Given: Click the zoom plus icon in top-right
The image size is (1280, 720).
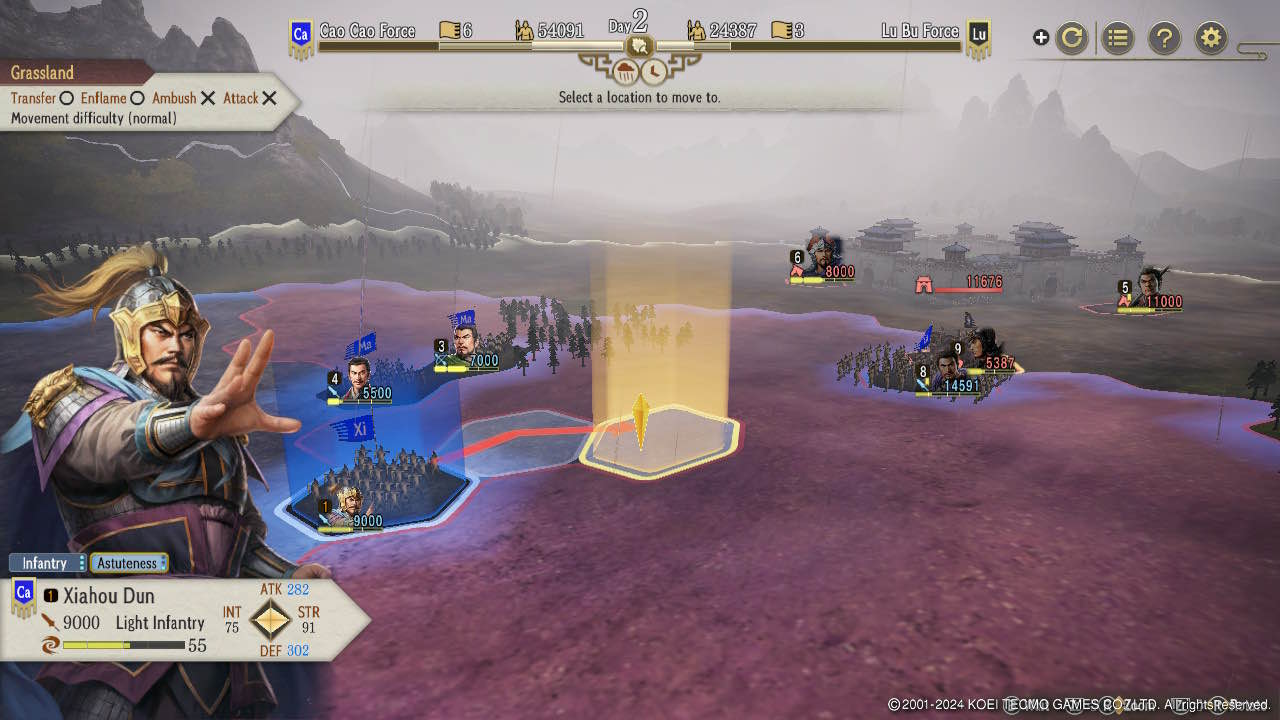Looking at the screenshot, I should [1040, 37].
